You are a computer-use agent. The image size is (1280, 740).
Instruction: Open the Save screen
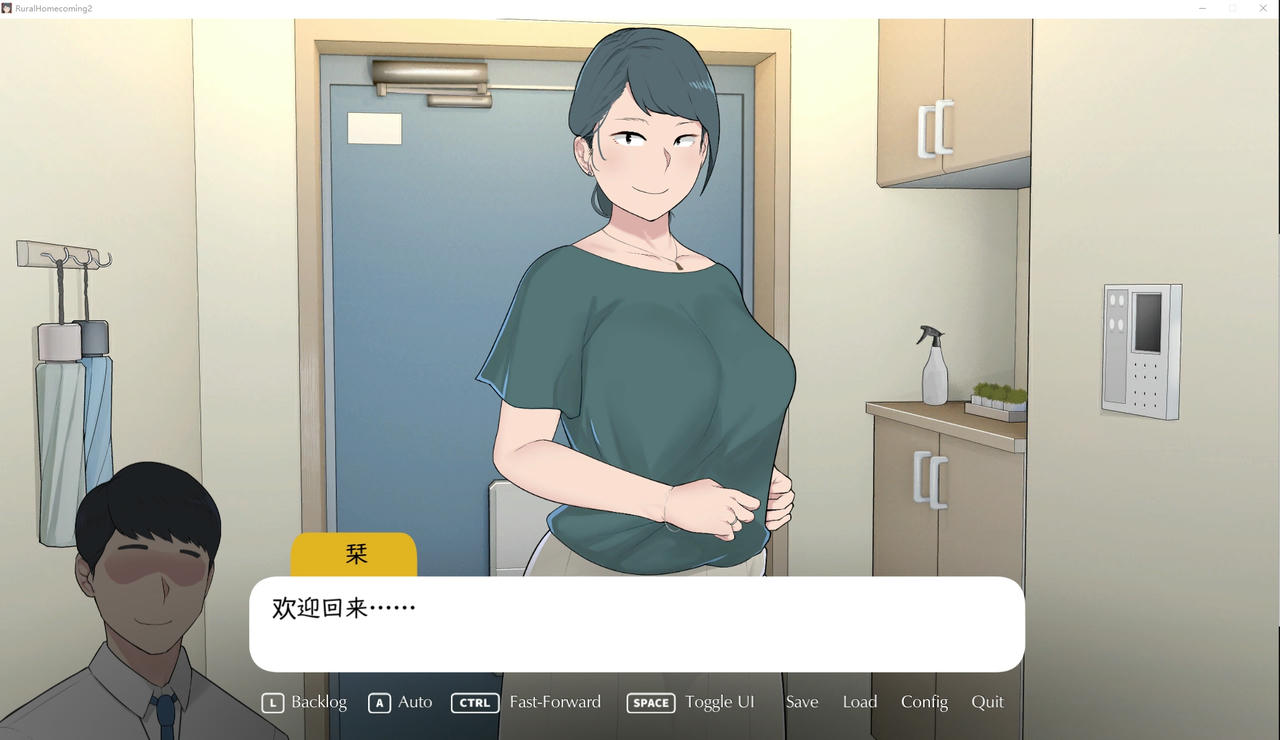[x=802, y=702]
